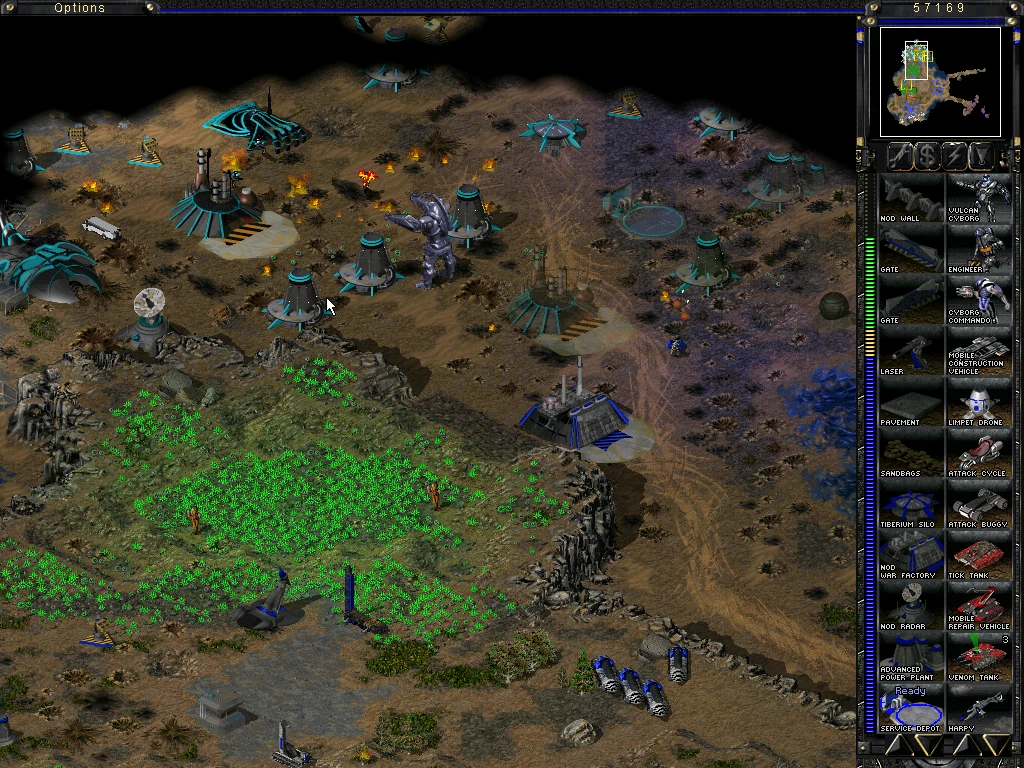Activate the sell dollar-sign button
The image size is (1024, 768).
(x=927, y=155)
